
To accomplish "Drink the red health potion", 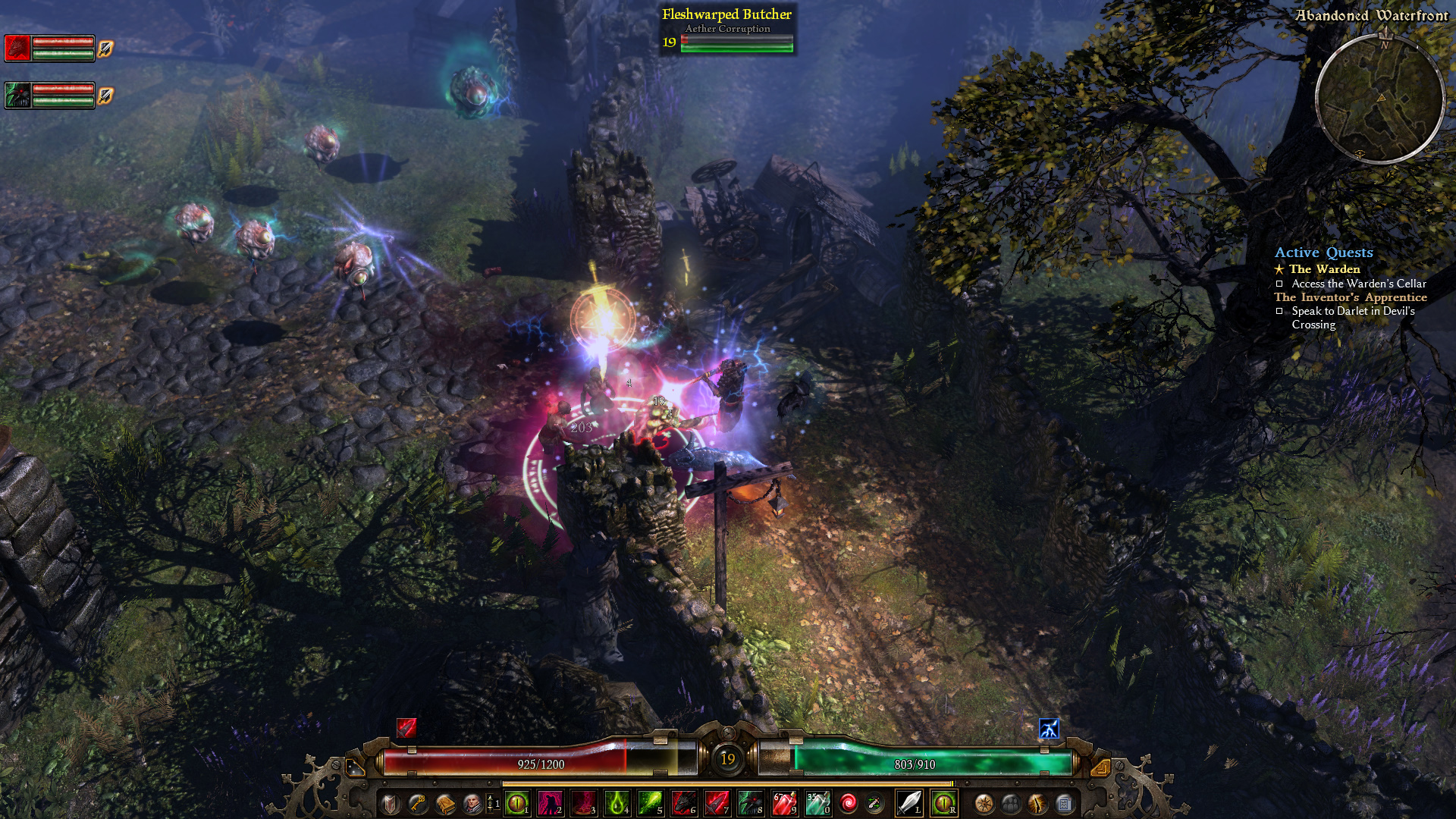I will coord(783,802).
